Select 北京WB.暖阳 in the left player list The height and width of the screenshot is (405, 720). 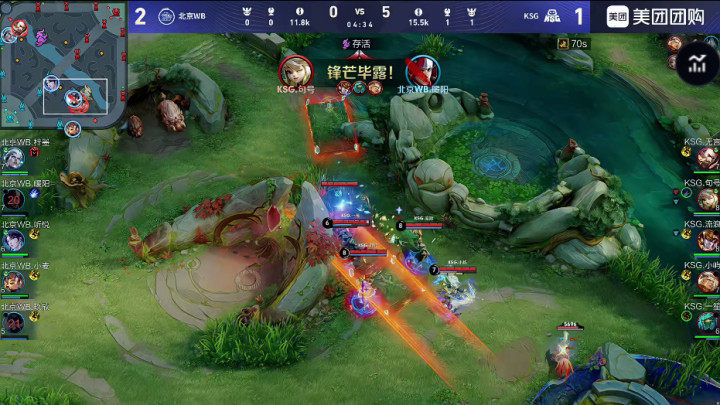[x=14, y=198]
